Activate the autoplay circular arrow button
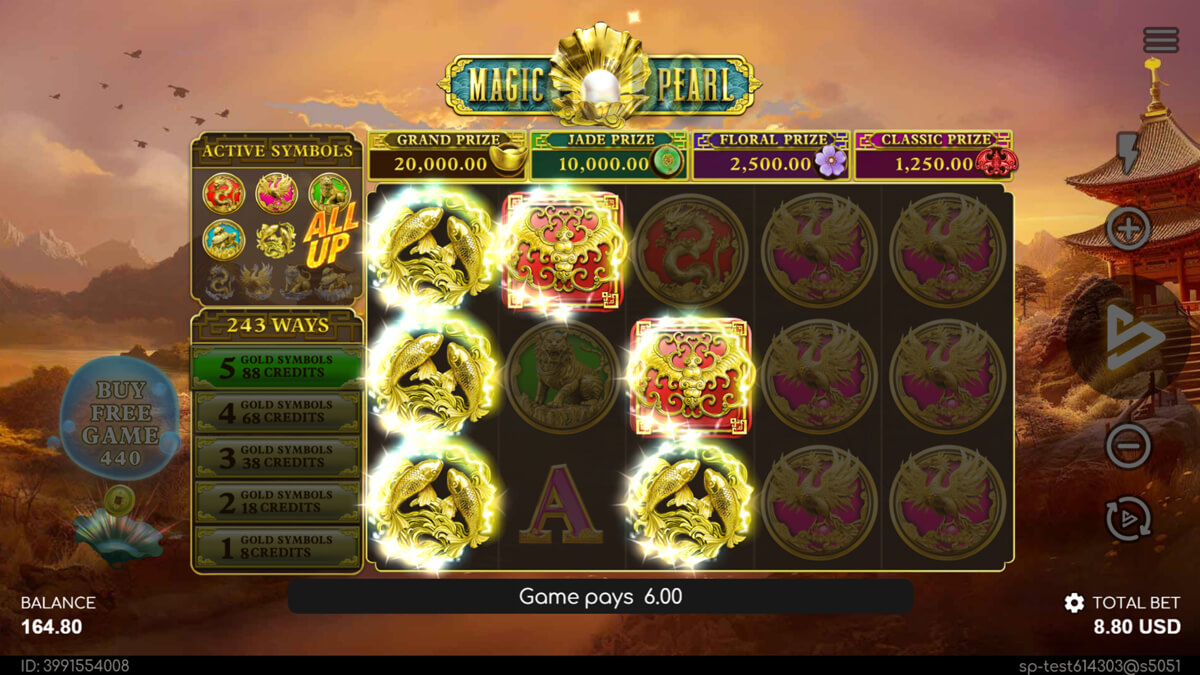This screenshot has height=675, width=1200. click(x=1128, y=520)
